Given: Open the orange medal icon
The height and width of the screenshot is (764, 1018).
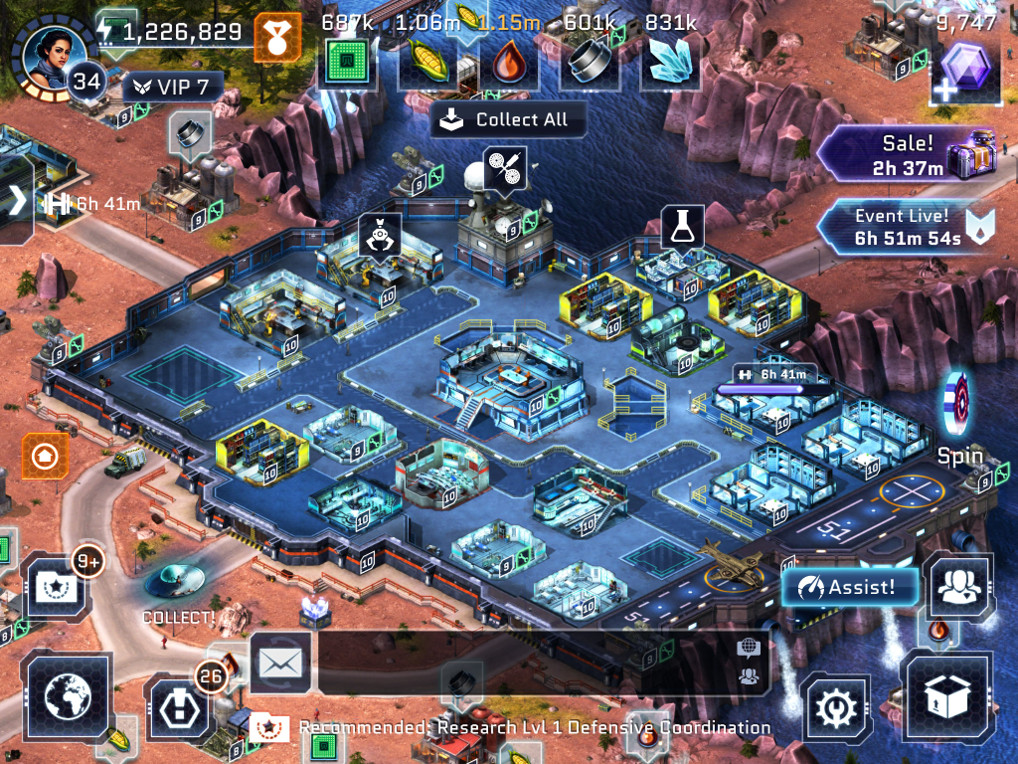Looking at the screenshot, I should point(277,38).
